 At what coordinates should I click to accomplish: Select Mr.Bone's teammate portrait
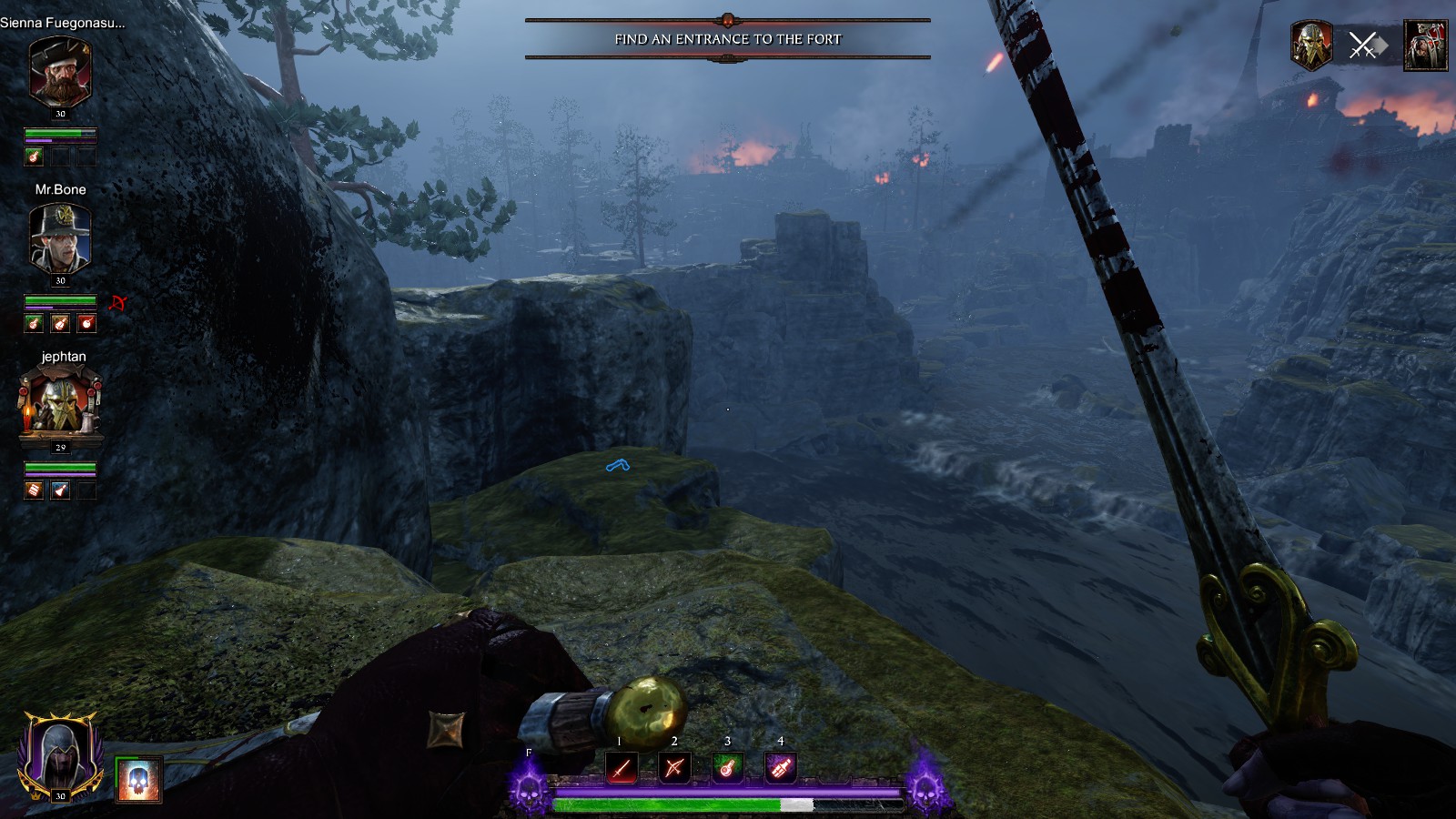pyautogui.click(x=60, y=238)
